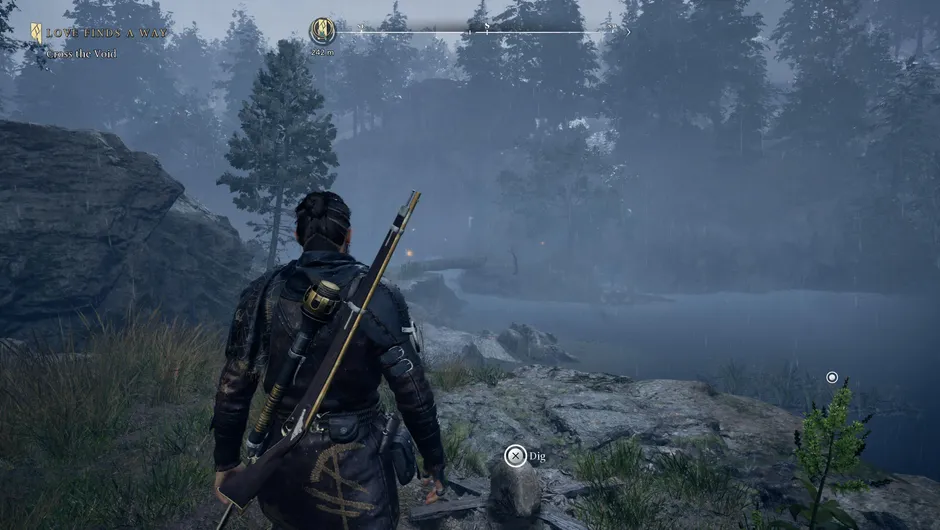The height and width of the screenshot is (530, 940).
Task: Open the Love Finds a Way quest tracker
Action: tap(100, 33)
